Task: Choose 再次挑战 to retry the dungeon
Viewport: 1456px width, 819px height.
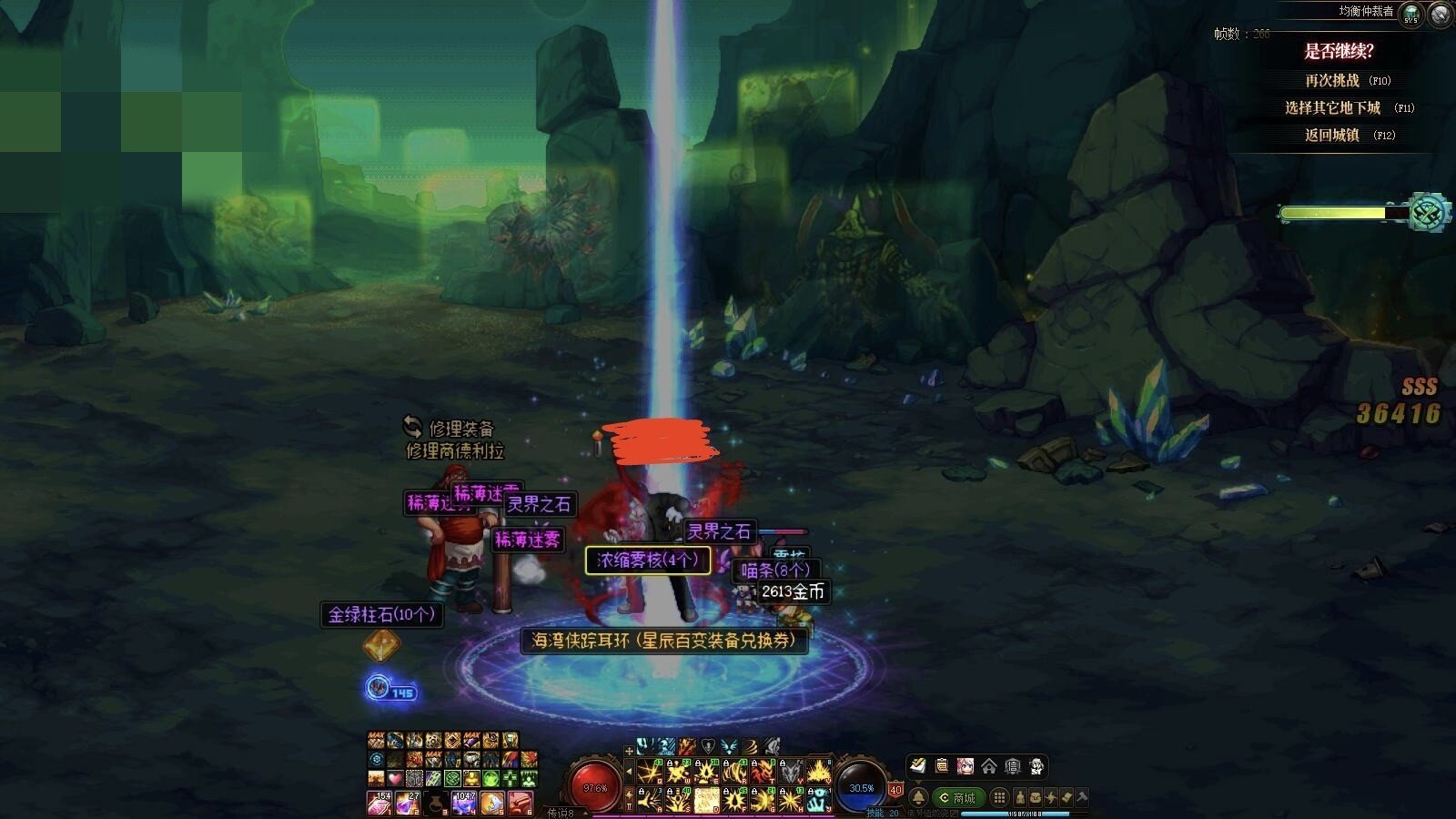Action: tap(1332, 81)
